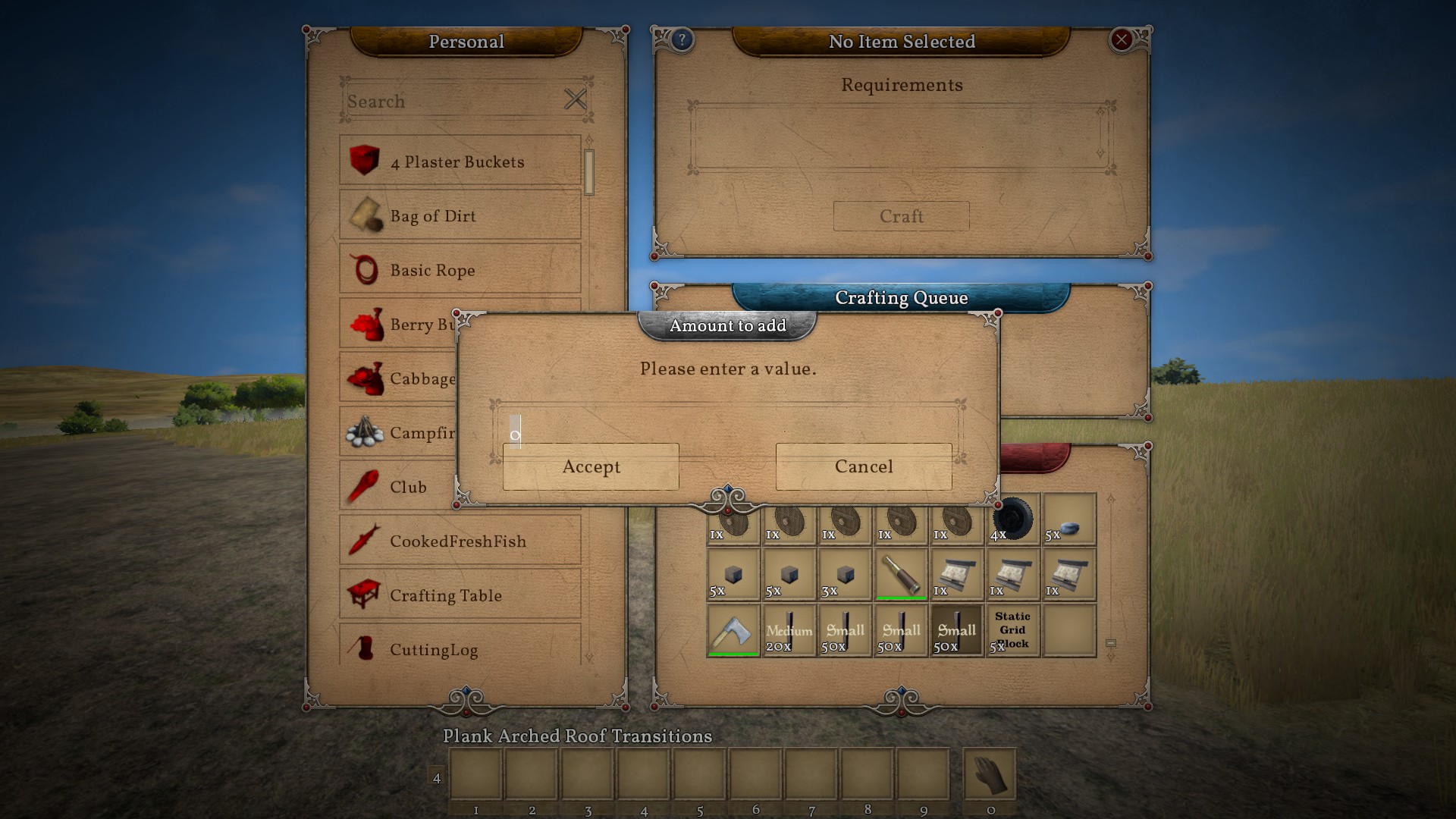
Task: Choose the Bag of Dirt recipe
Action: 460,216
